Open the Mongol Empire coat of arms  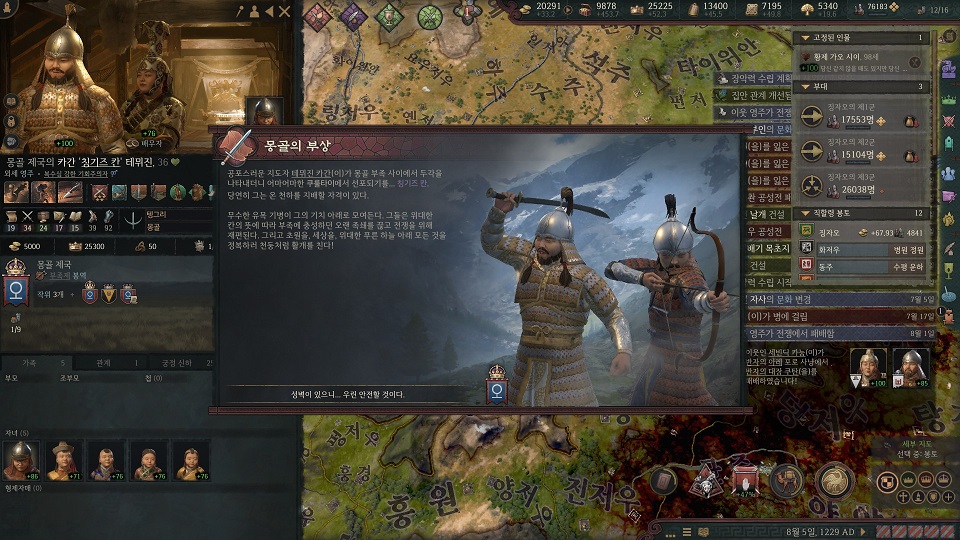pos(16,291)
